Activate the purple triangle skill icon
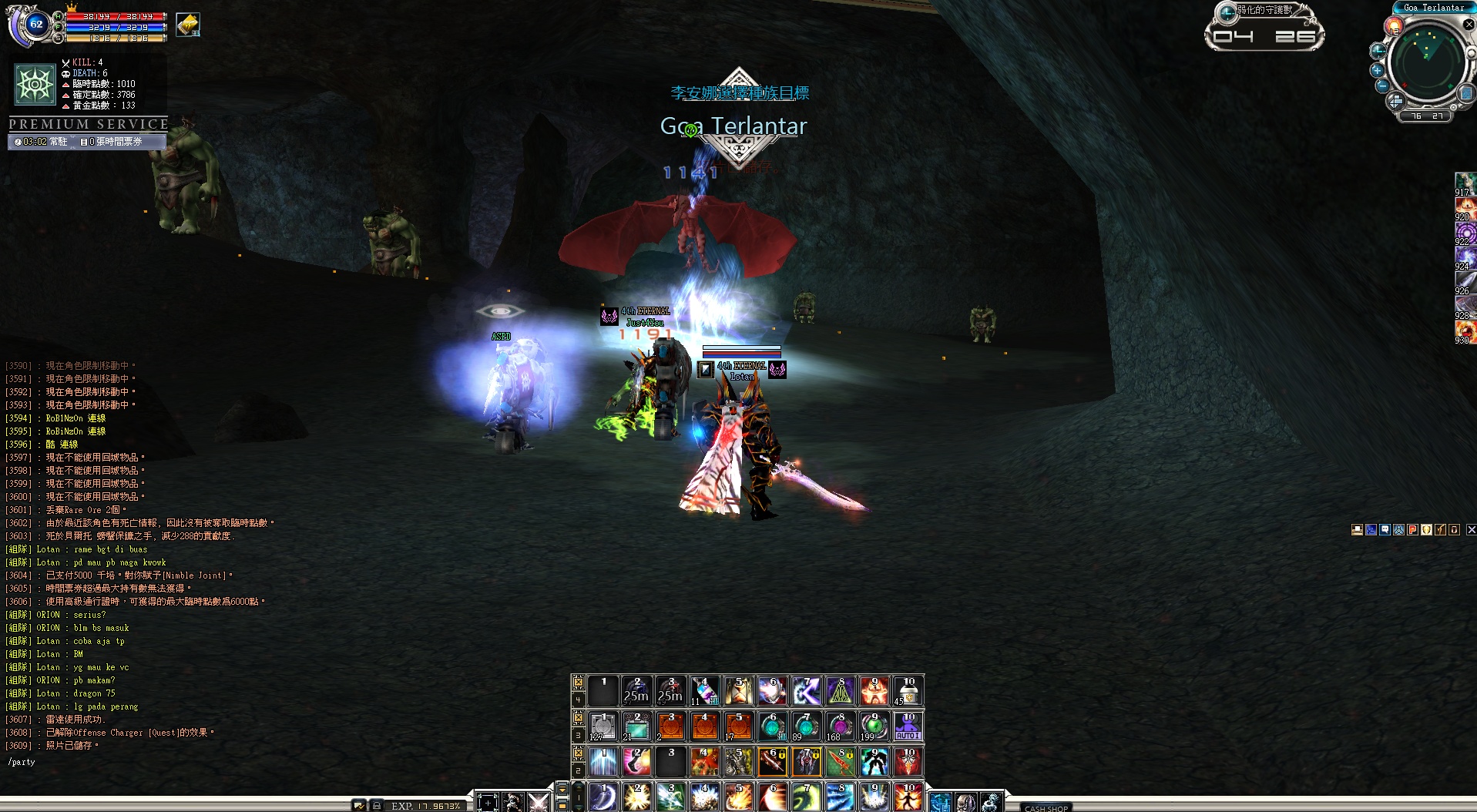The height and width of the screenshot is (812, 1477). coord(840,691)
